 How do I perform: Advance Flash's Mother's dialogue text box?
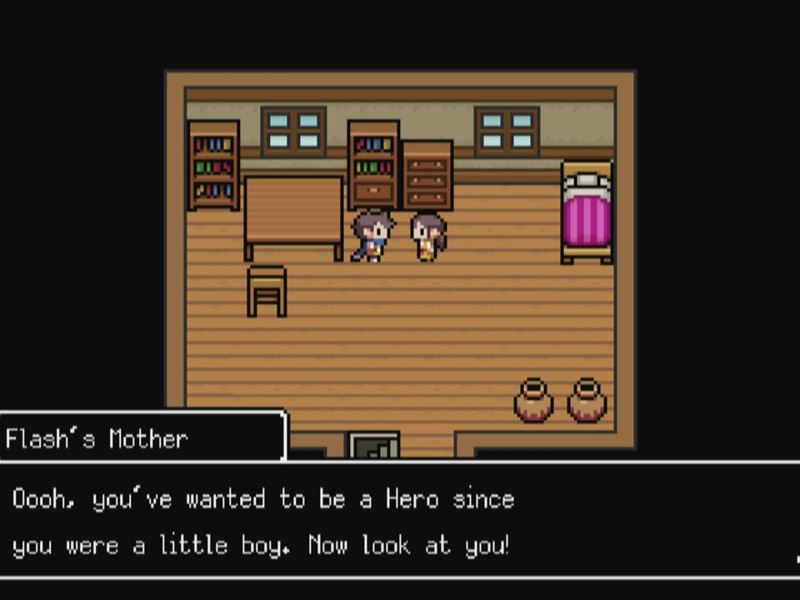400,521
